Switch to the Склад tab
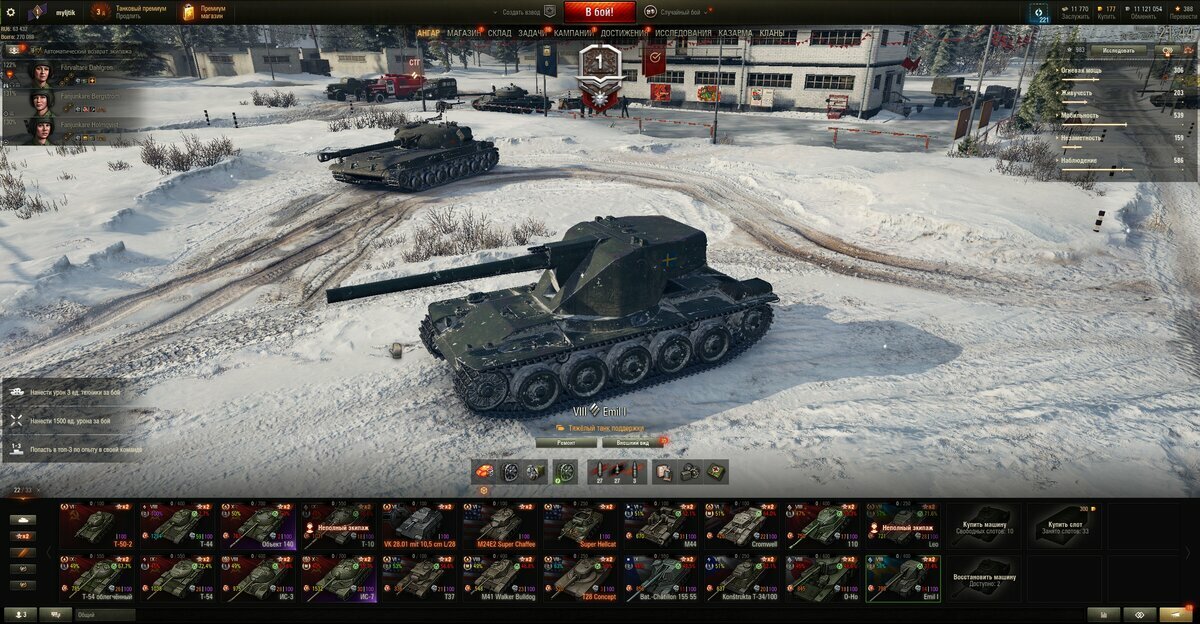 pyautogui.click(x=500, y=33)
